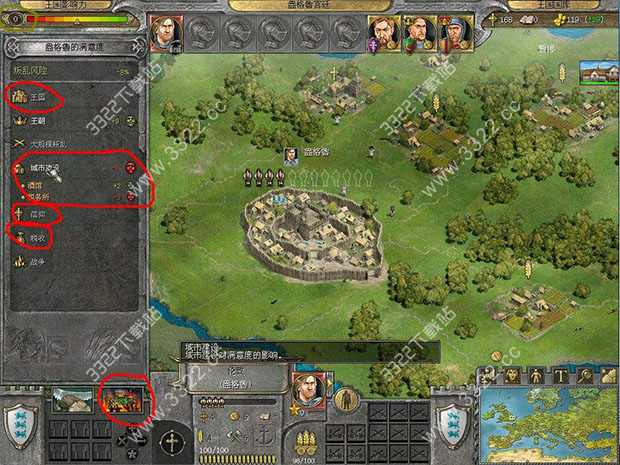Open the 信仰 (faith) satisfaction entry
Viewport: 620px width, 465px height.
[32, 213]
